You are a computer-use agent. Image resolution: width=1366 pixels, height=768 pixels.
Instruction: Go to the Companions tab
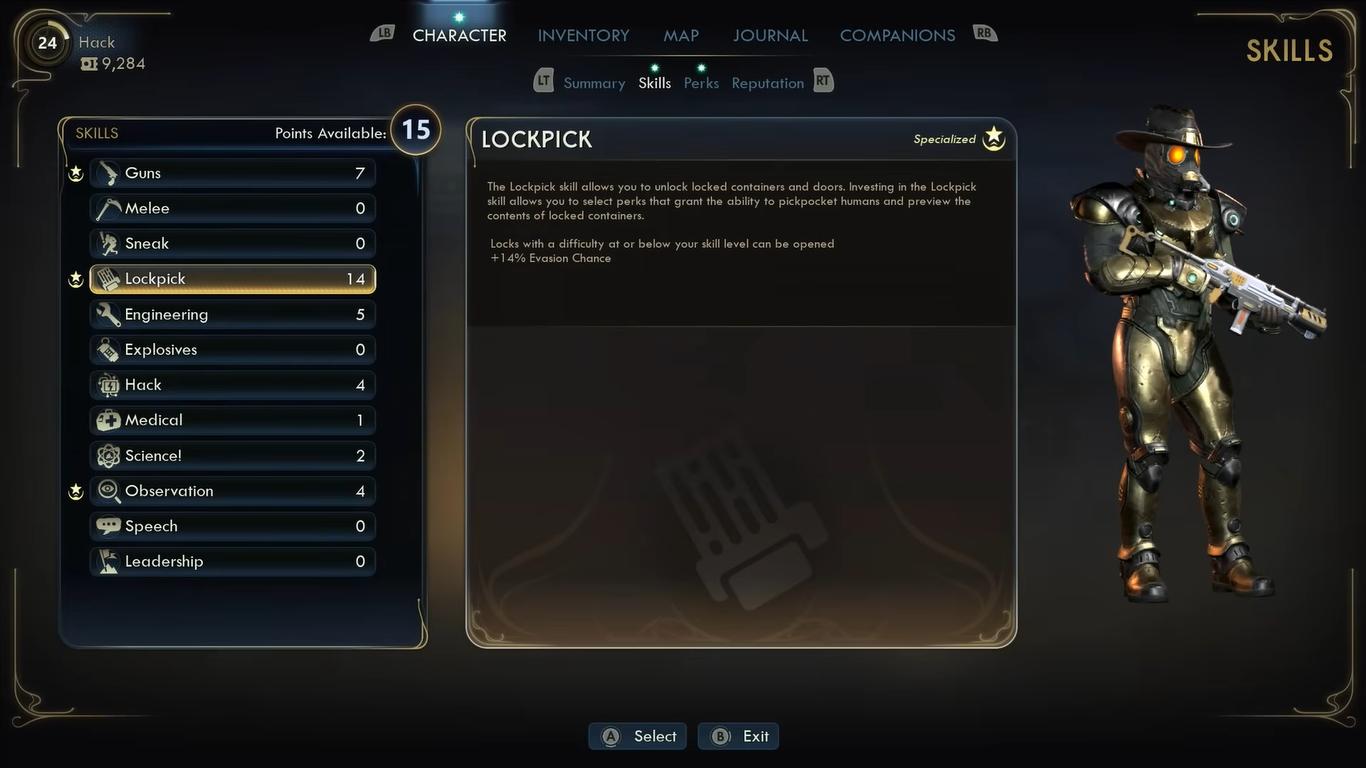point(897,36)
